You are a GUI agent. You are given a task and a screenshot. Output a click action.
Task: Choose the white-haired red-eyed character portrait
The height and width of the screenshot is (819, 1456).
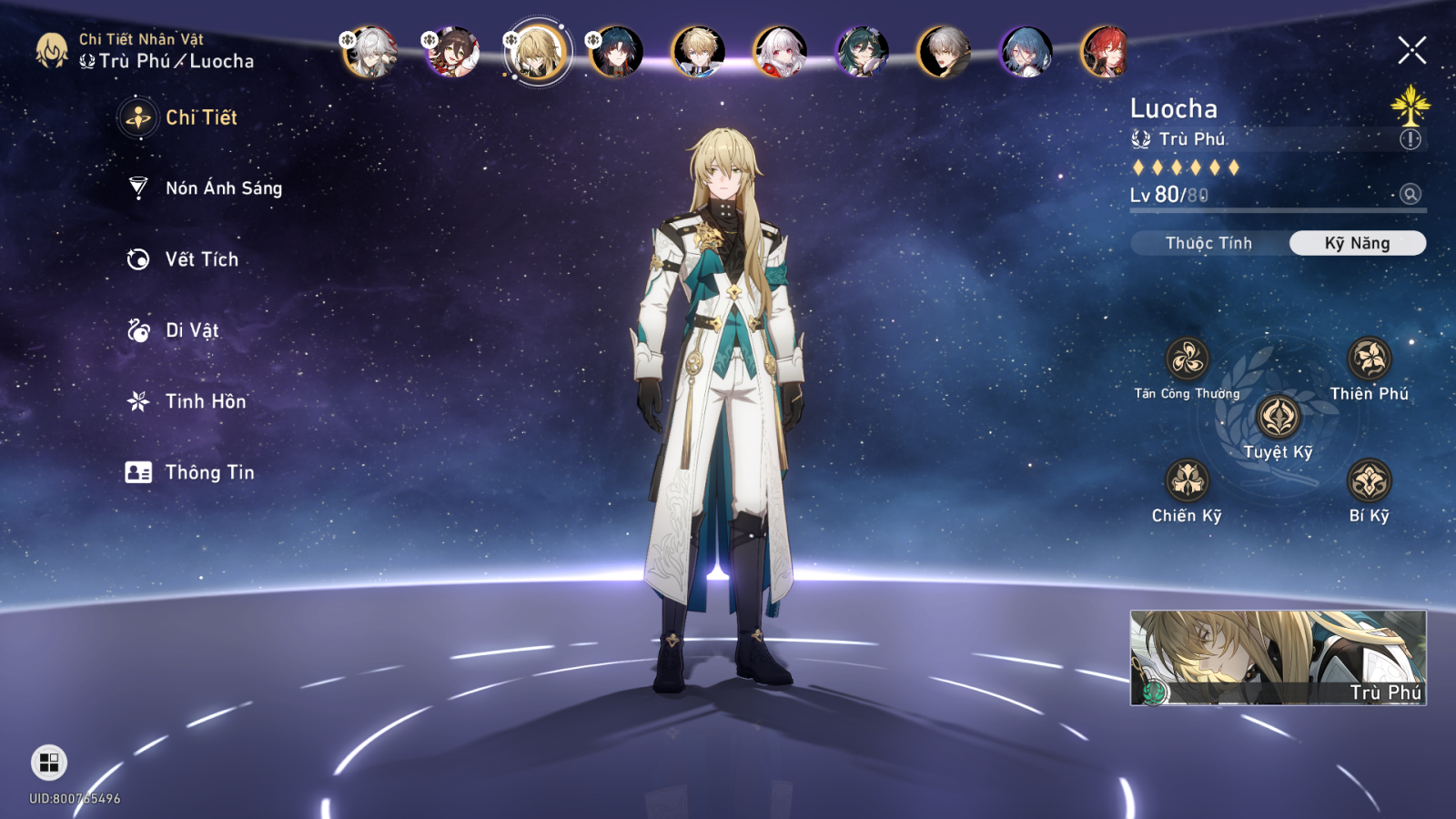coord(780,51)
